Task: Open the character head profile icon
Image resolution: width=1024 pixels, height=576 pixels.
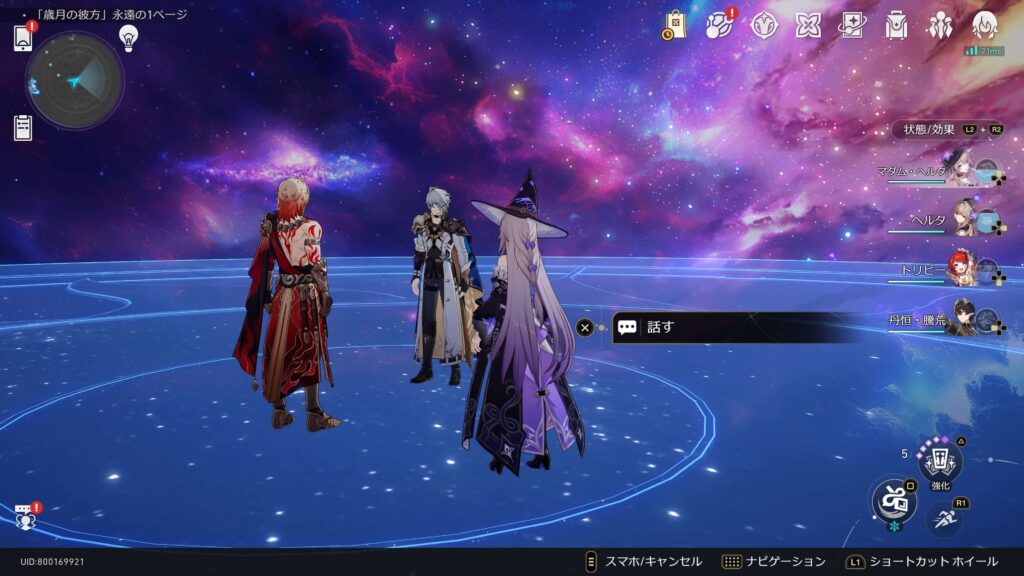Action: tap(985, 25)
